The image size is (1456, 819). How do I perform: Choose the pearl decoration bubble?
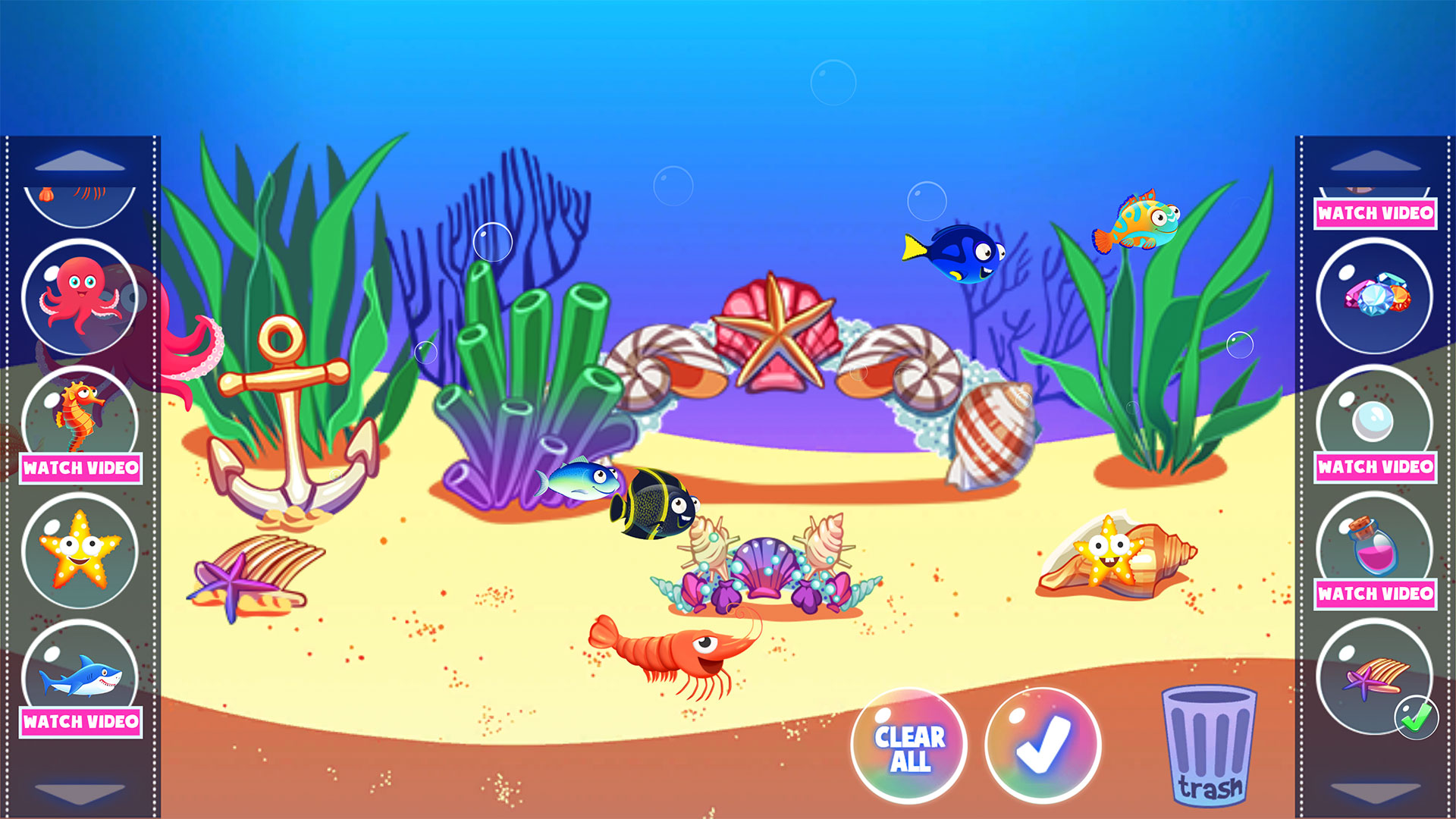coord(1374,417)
